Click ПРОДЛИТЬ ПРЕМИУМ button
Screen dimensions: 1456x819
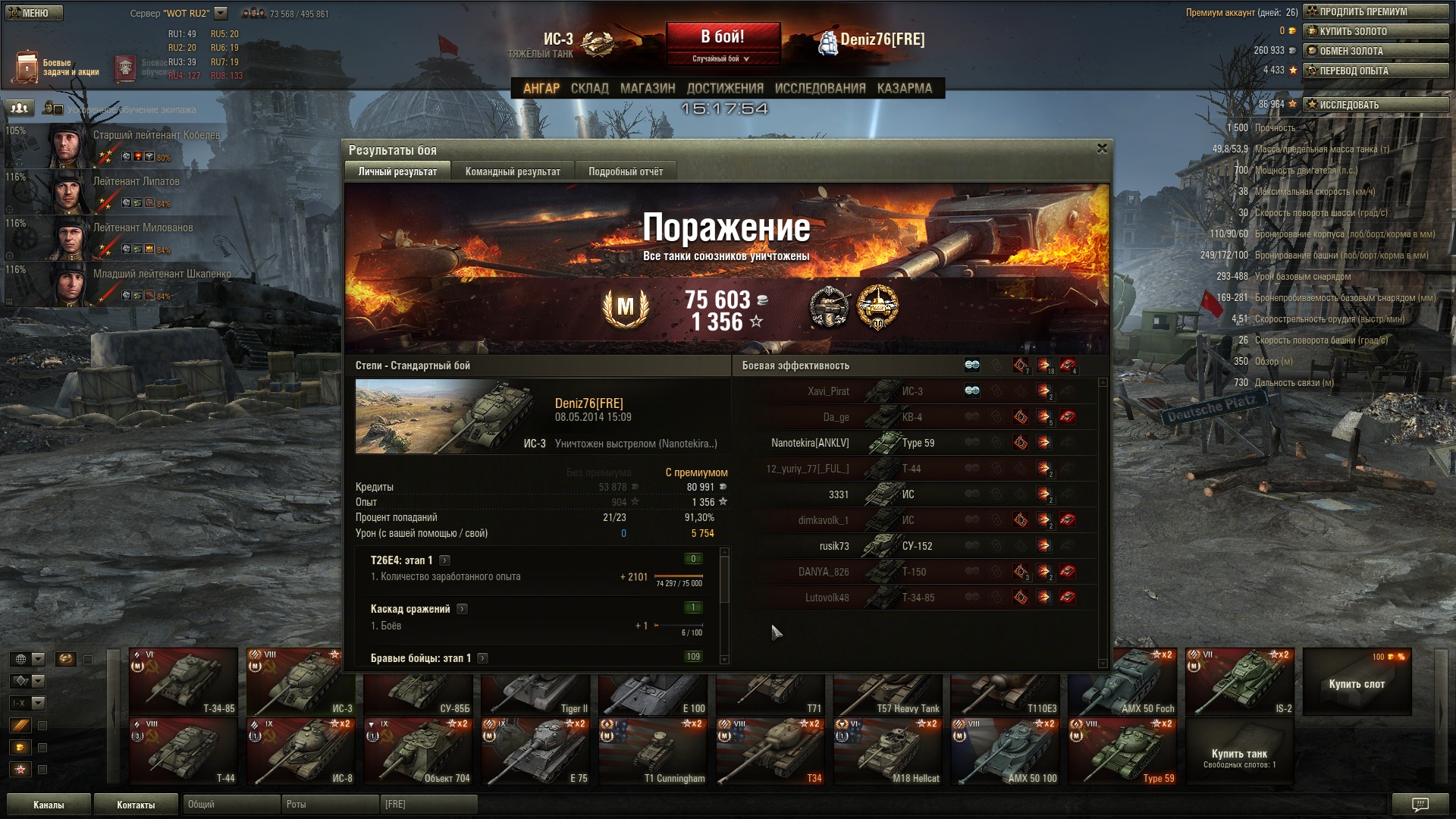(1376, 11)
